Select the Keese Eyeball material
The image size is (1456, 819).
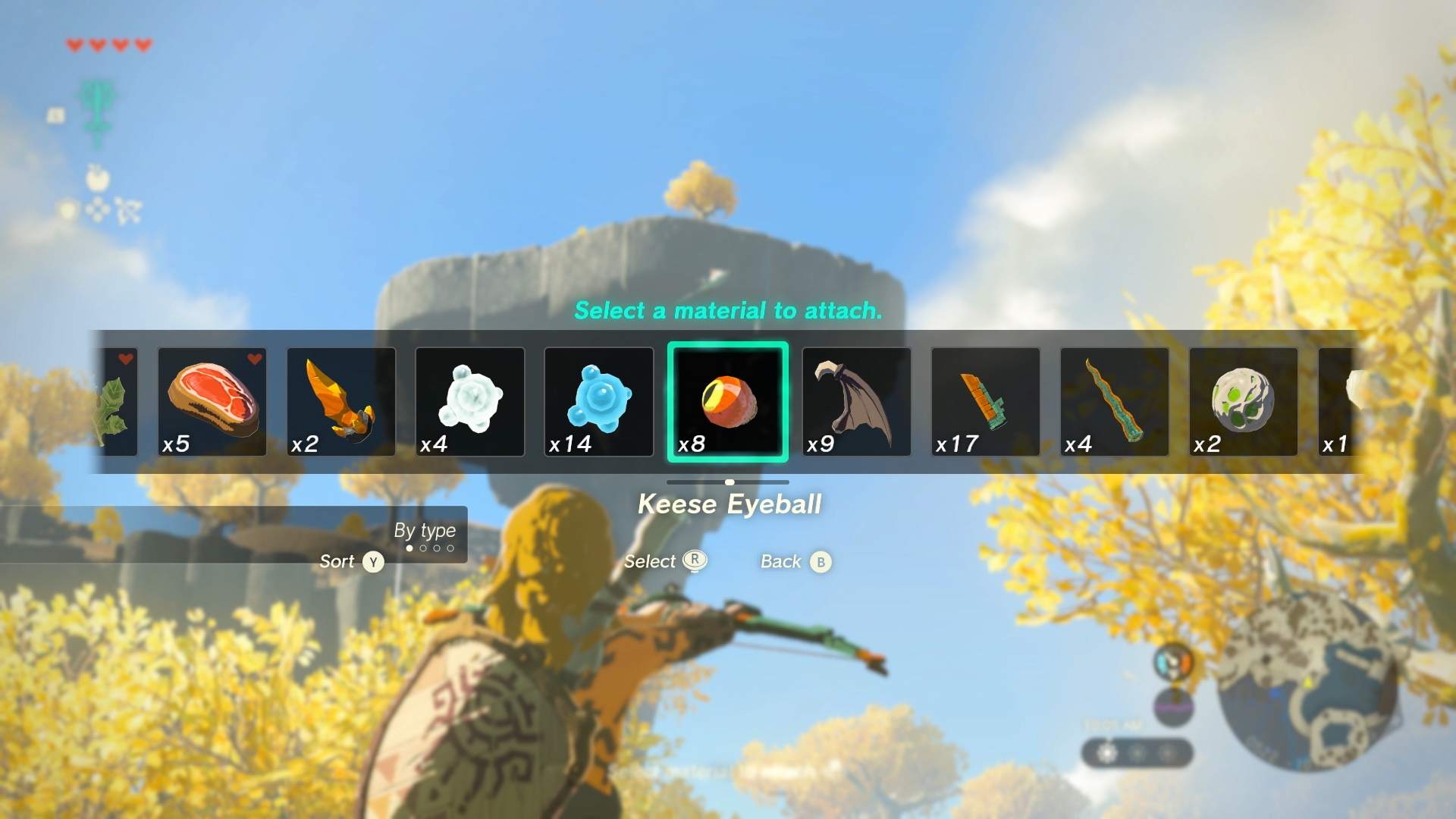(728, 400)
